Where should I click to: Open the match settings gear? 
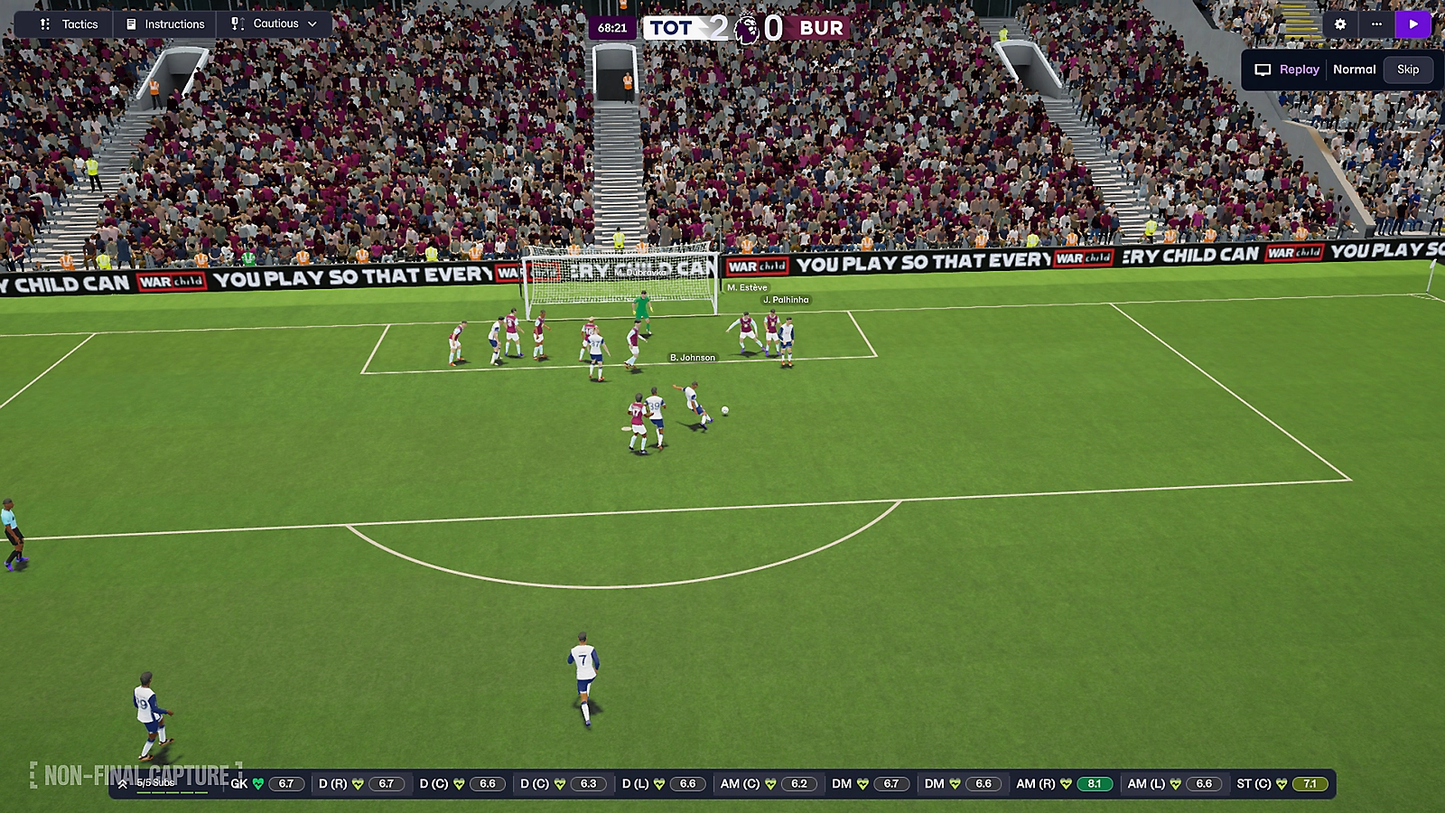point(1338,23)
